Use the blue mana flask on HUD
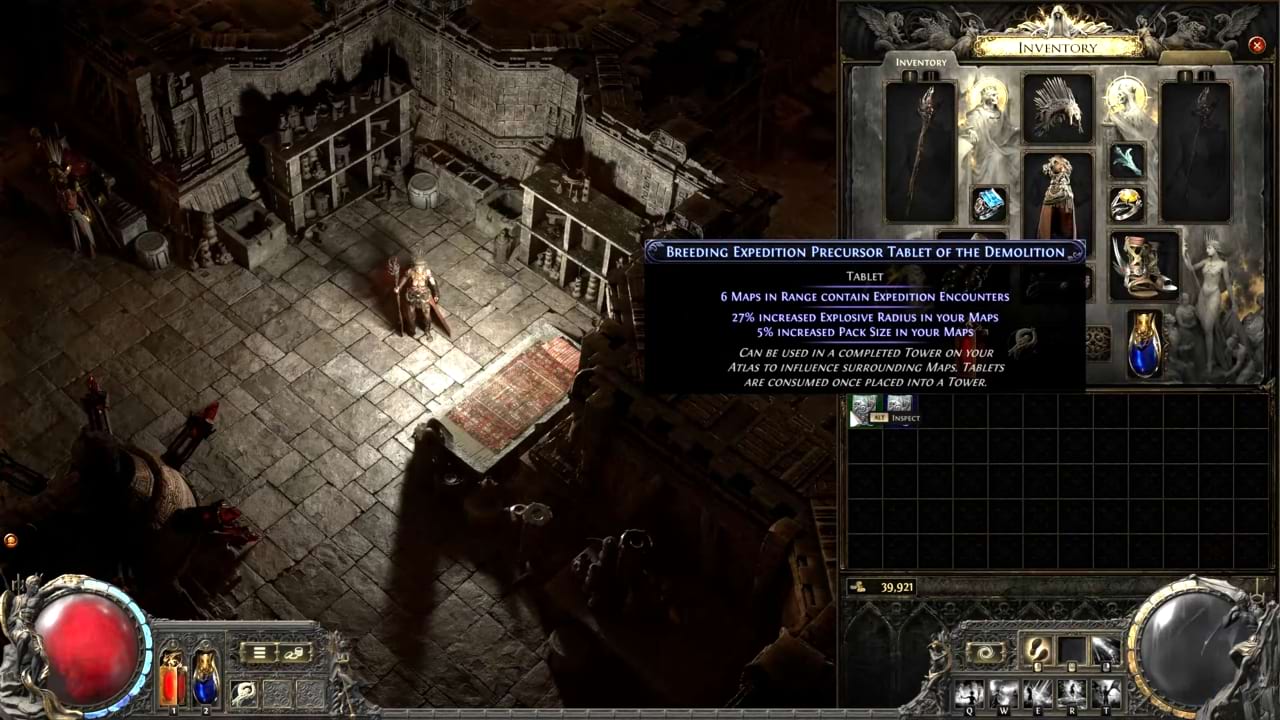 tap(205, 675)
